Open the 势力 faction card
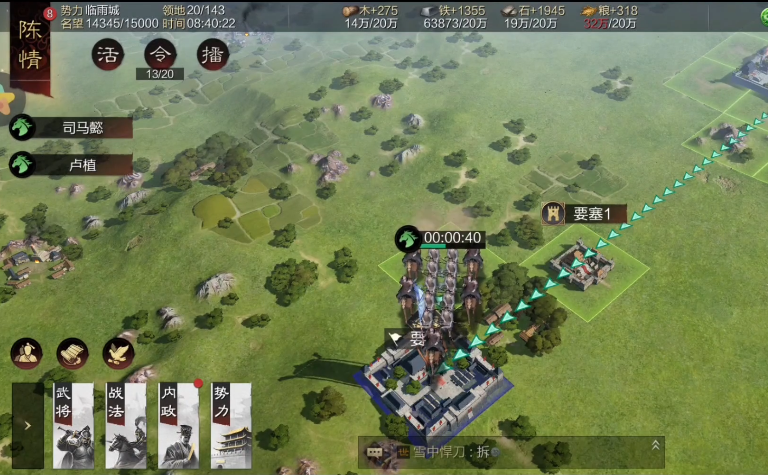The height and width of the screenshot is (475, 768). tap(232, 425)
